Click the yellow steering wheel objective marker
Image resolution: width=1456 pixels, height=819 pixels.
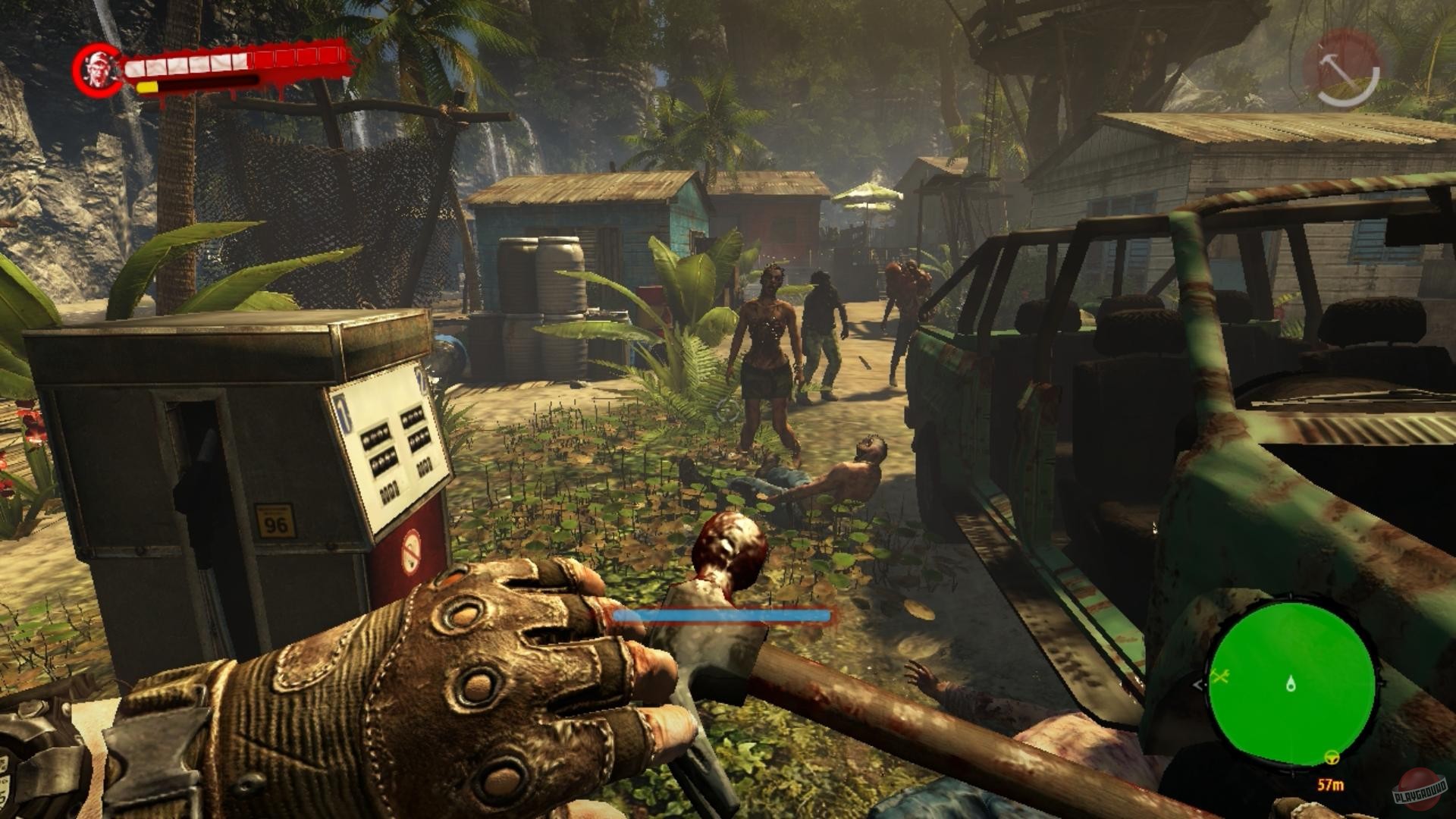click(1331, 757)
